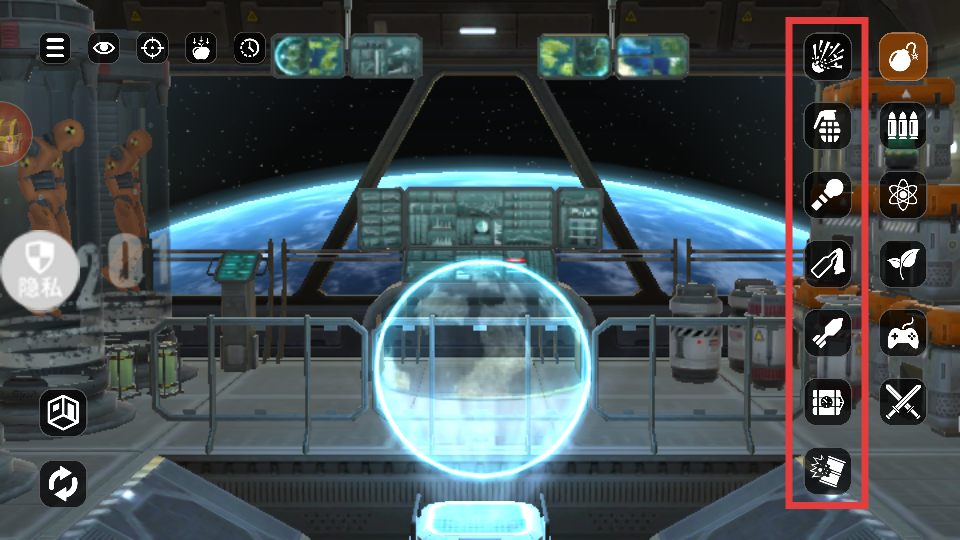Open the leaf nature category
Viewport: 960px width, 540px height.
(x=903, y=264)
